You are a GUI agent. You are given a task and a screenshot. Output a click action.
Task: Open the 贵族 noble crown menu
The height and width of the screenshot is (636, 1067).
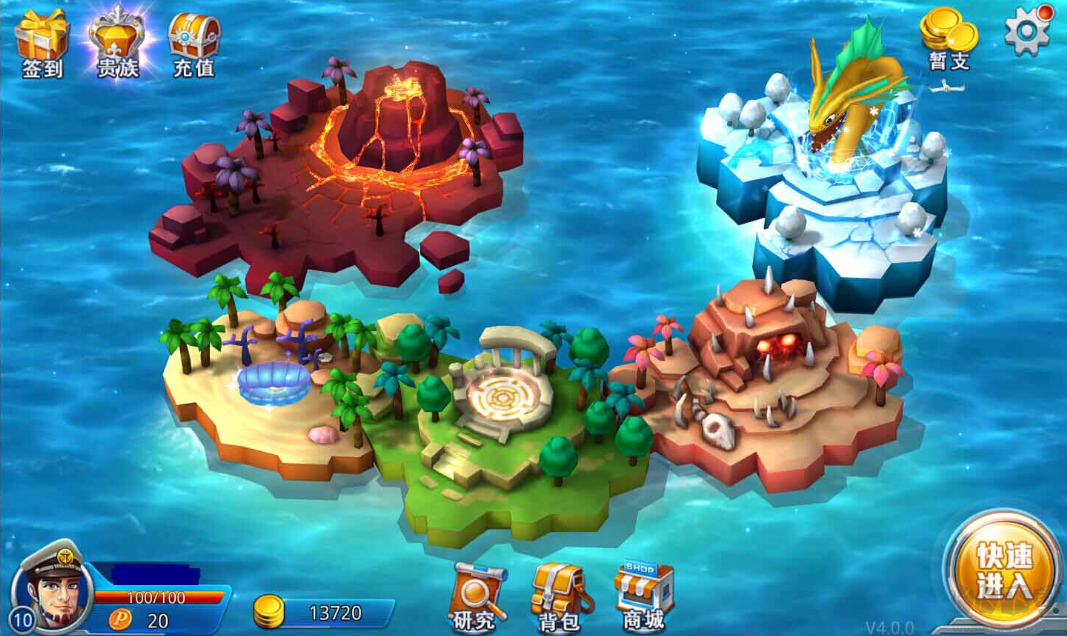coord(117,42)
